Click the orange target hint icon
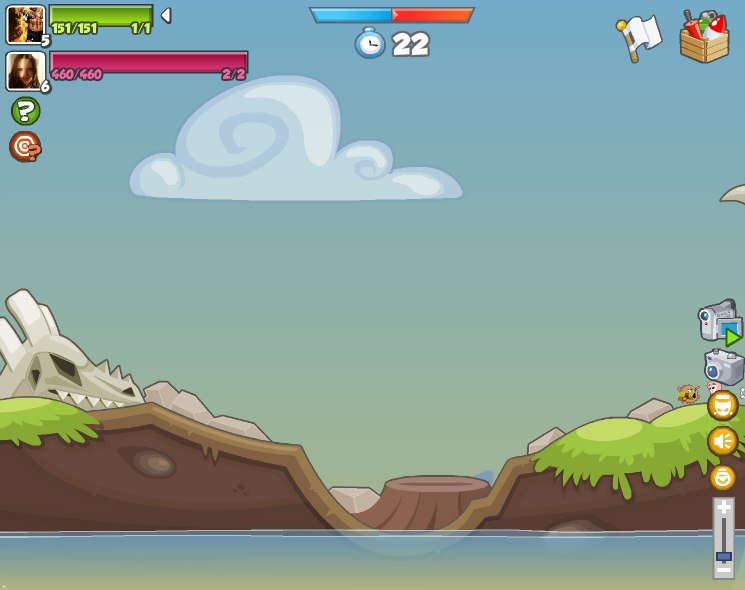The width and height of the screenshot is (745, 590). [25, 147]
